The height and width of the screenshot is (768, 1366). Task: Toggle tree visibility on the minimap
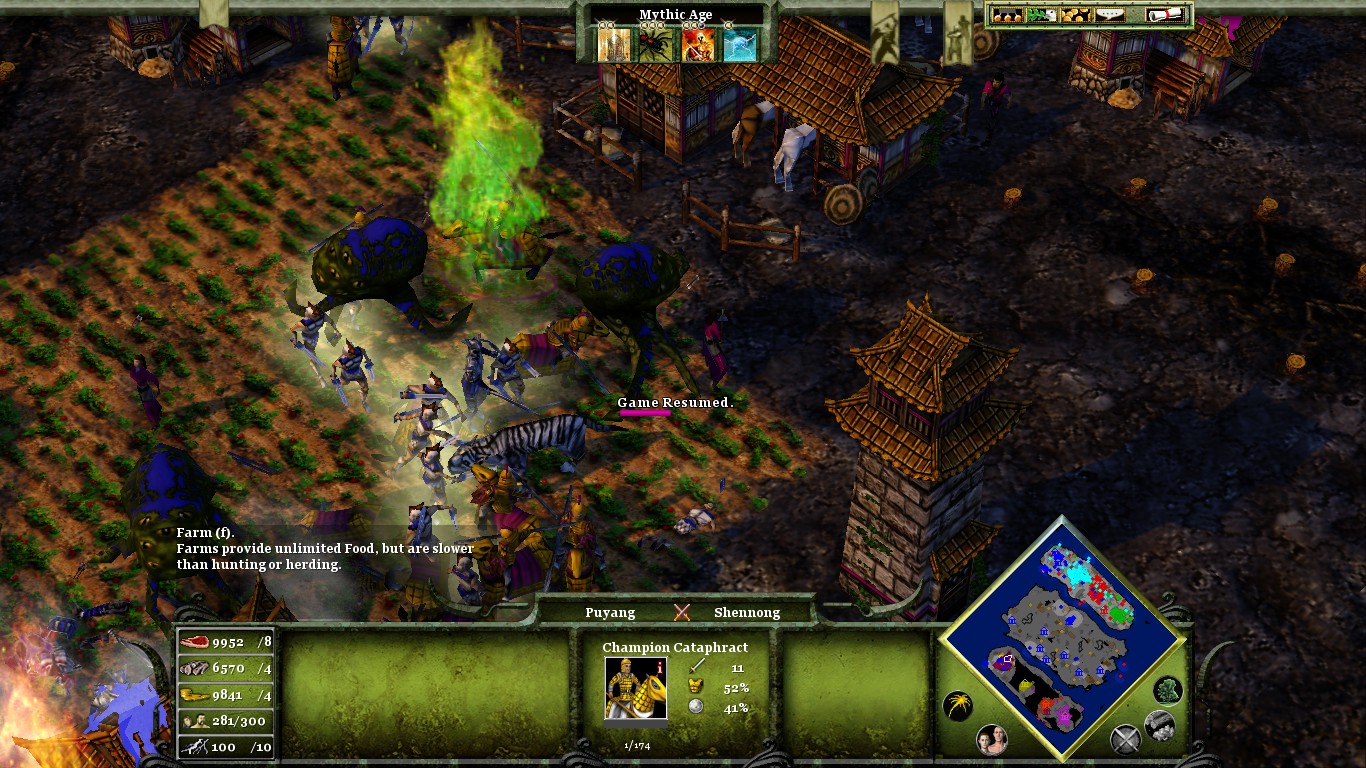pos(1168,691)
